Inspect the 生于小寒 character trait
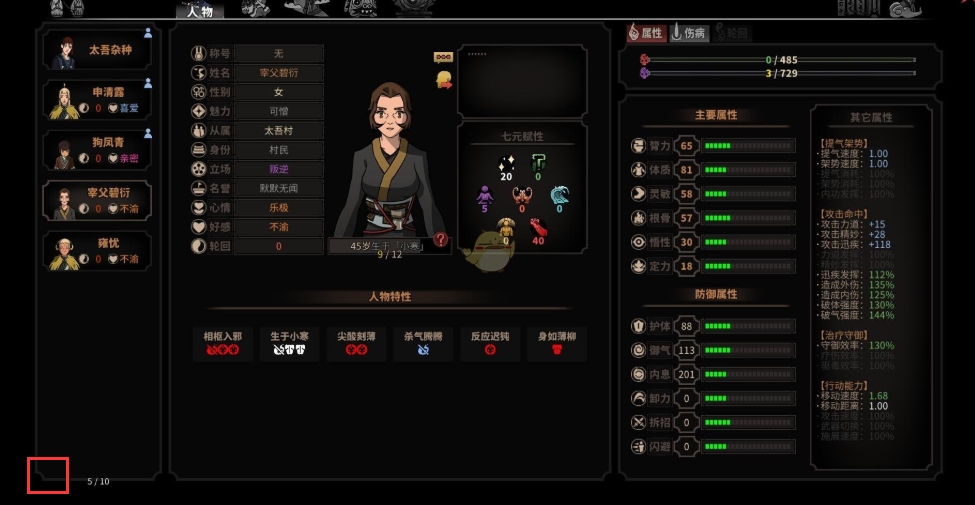The height and width of the screenshot is (505, 975). [x=291, y=343]
